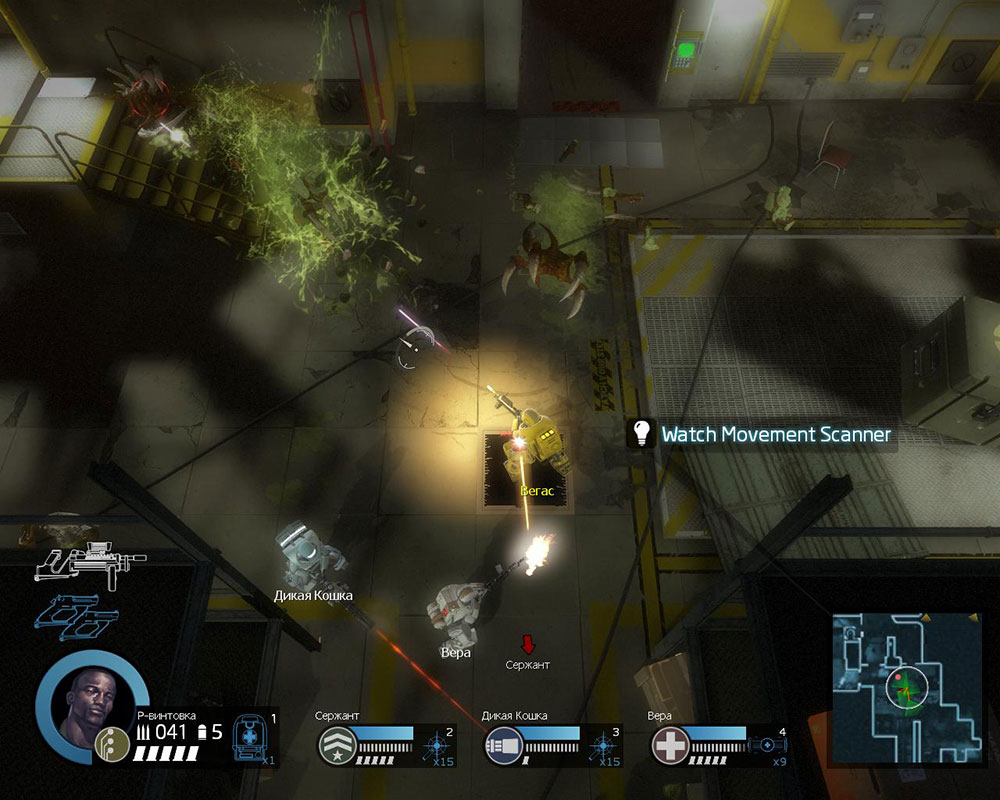1000x800 pixels.
Task: Activate Вера's slot 4 equipment item
Action: 768,746
